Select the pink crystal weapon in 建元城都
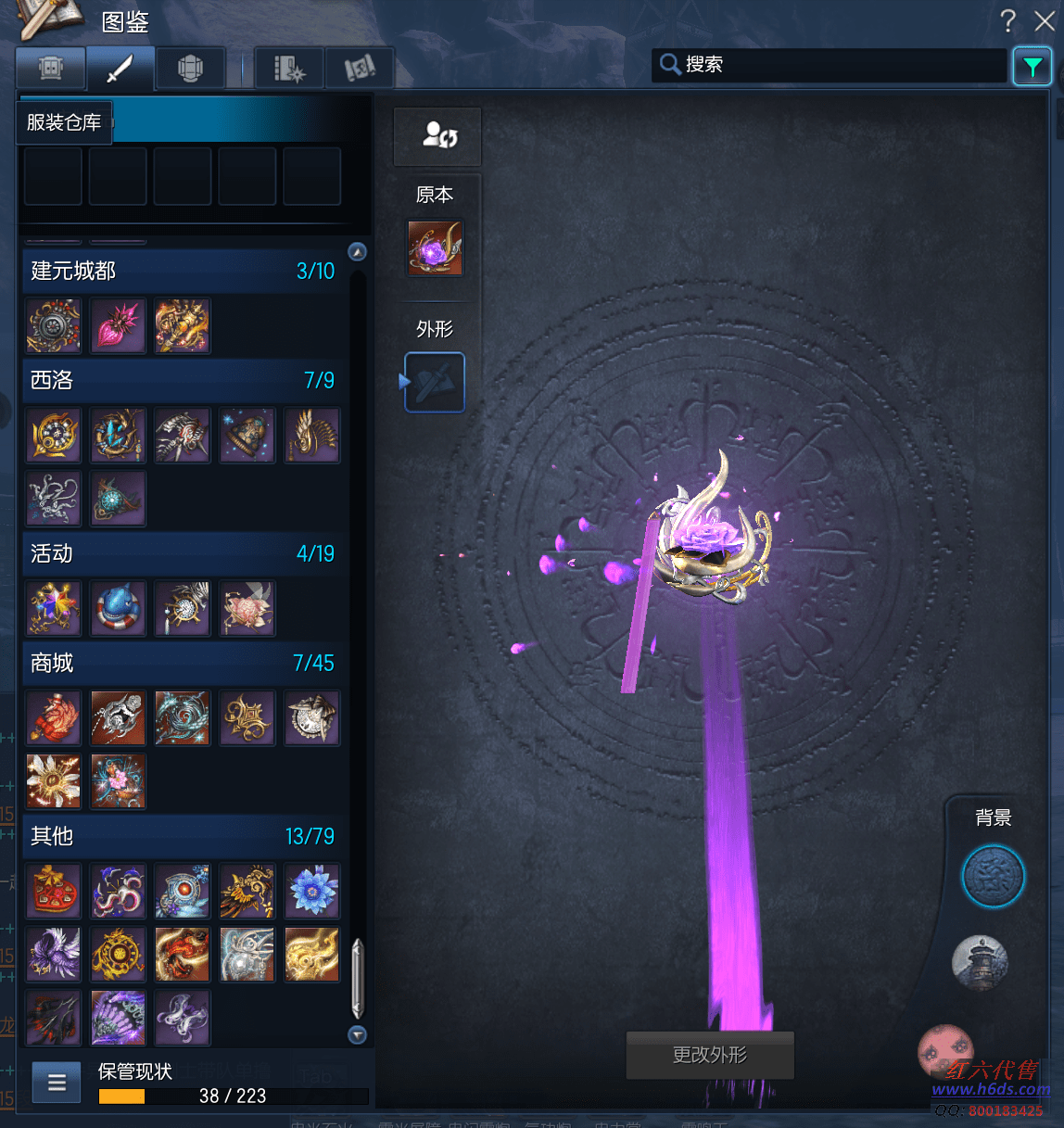1064x1128 pixels. point(118,325)
